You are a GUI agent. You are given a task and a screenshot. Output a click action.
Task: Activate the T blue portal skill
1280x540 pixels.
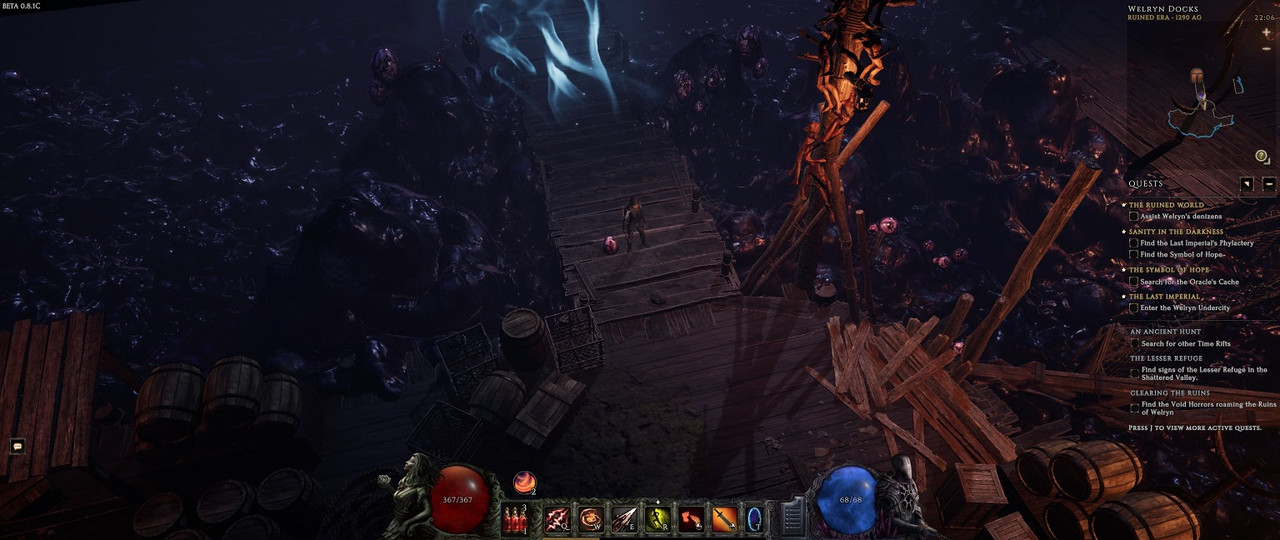pos(755,518)
